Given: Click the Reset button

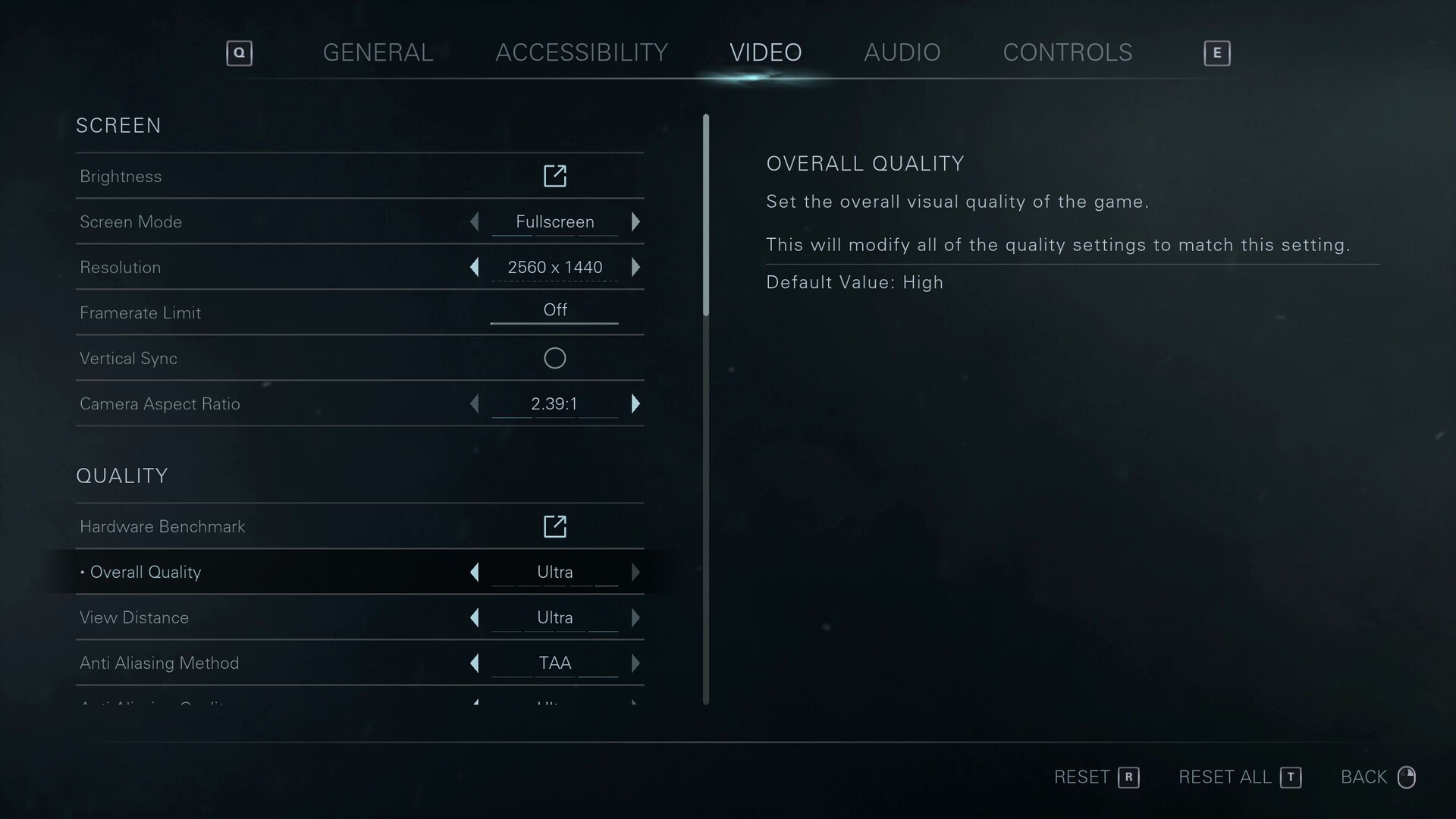Looking at the screenshot, I should point(1096,777).
